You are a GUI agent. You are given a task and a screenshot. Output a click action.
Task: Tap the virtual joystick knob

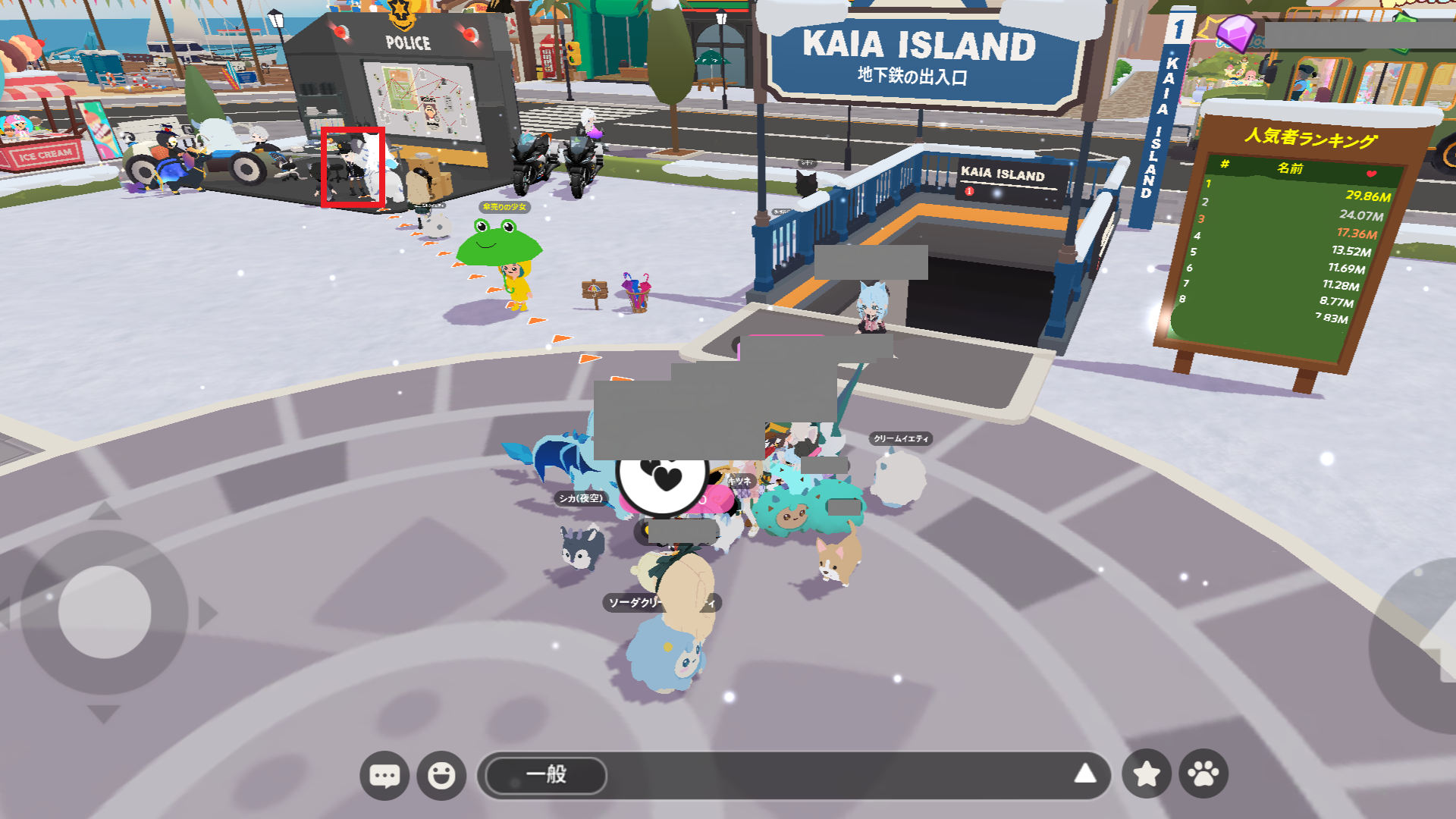pyautogui.click(x=105, y=612)
